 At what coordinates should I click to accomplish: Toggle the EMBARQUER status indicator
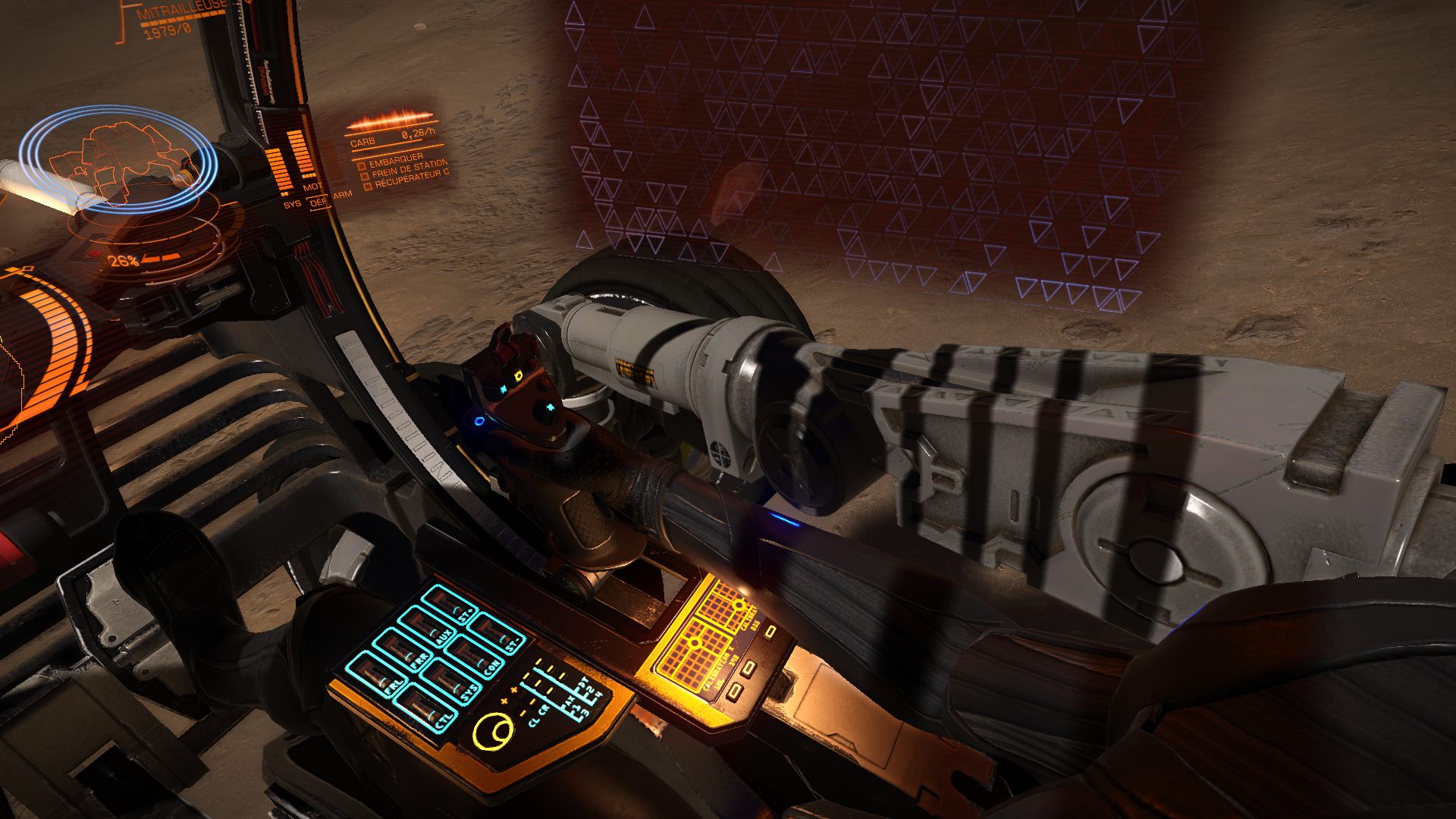tap(362, 165)
